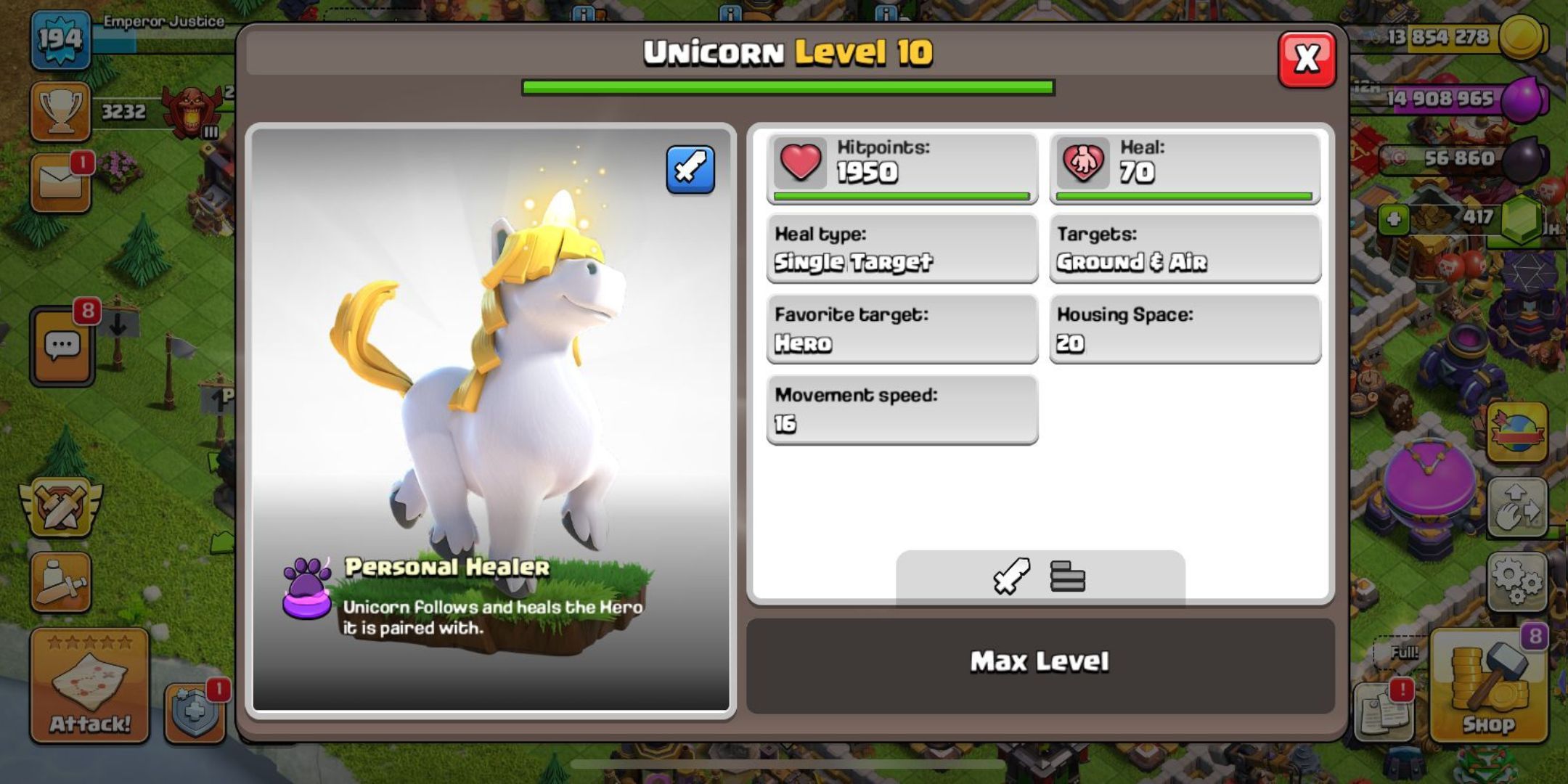
Task: Open the trophy league icon
Action: (62, 109)
